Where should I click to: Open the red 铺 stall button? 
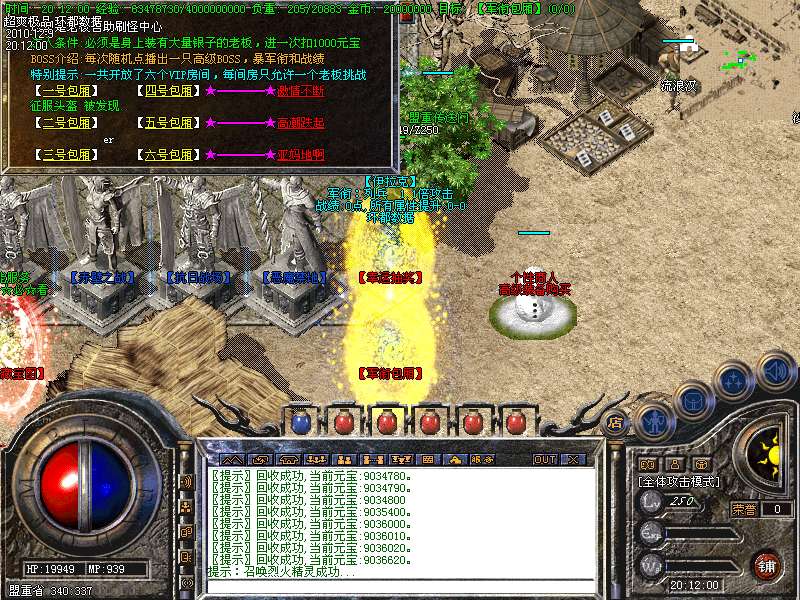(766, 565)
